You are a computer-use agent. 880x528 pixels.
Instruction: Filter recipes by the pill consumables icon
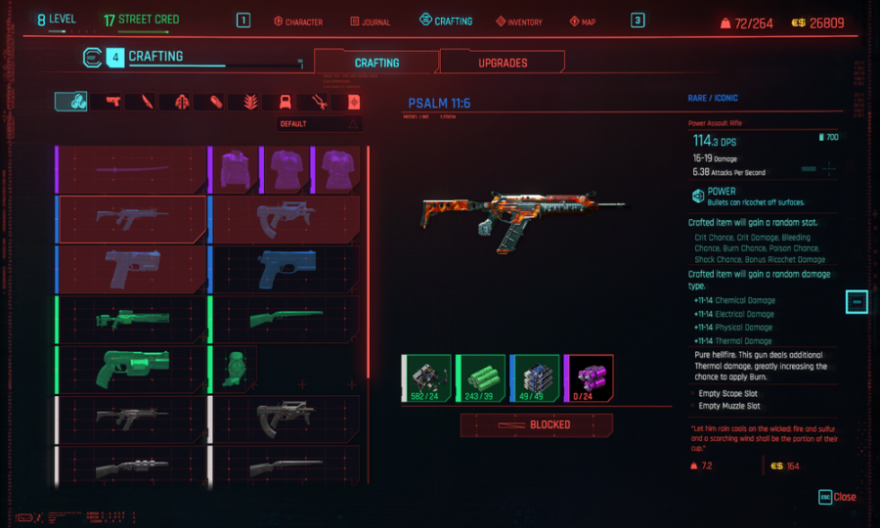[x=216, y=102]
